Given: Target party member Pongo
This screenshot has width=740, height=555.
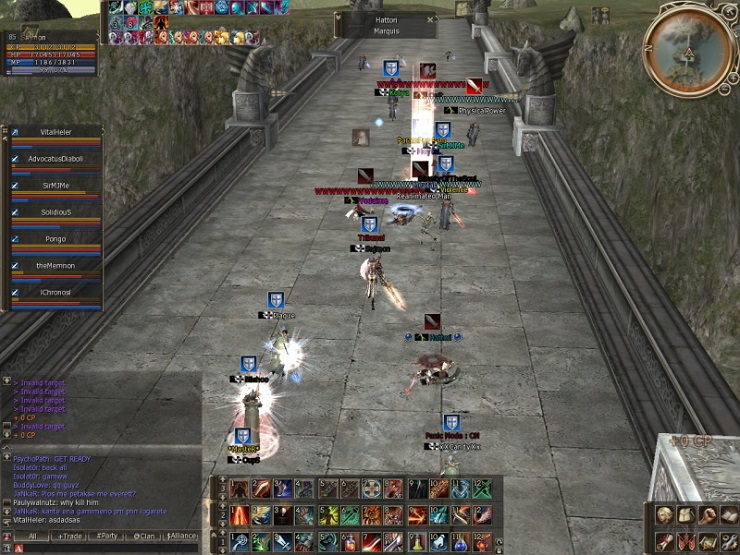Looking at the screenshot, I should 57,239.
